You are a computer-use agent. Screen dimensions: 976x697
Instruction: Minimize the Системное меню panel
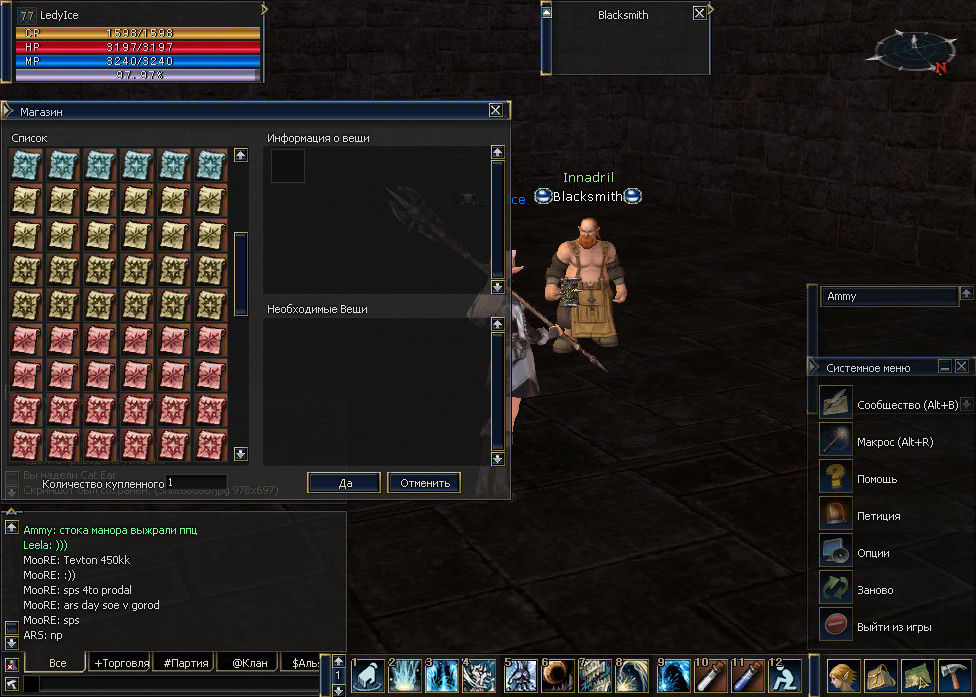point(944,367)
